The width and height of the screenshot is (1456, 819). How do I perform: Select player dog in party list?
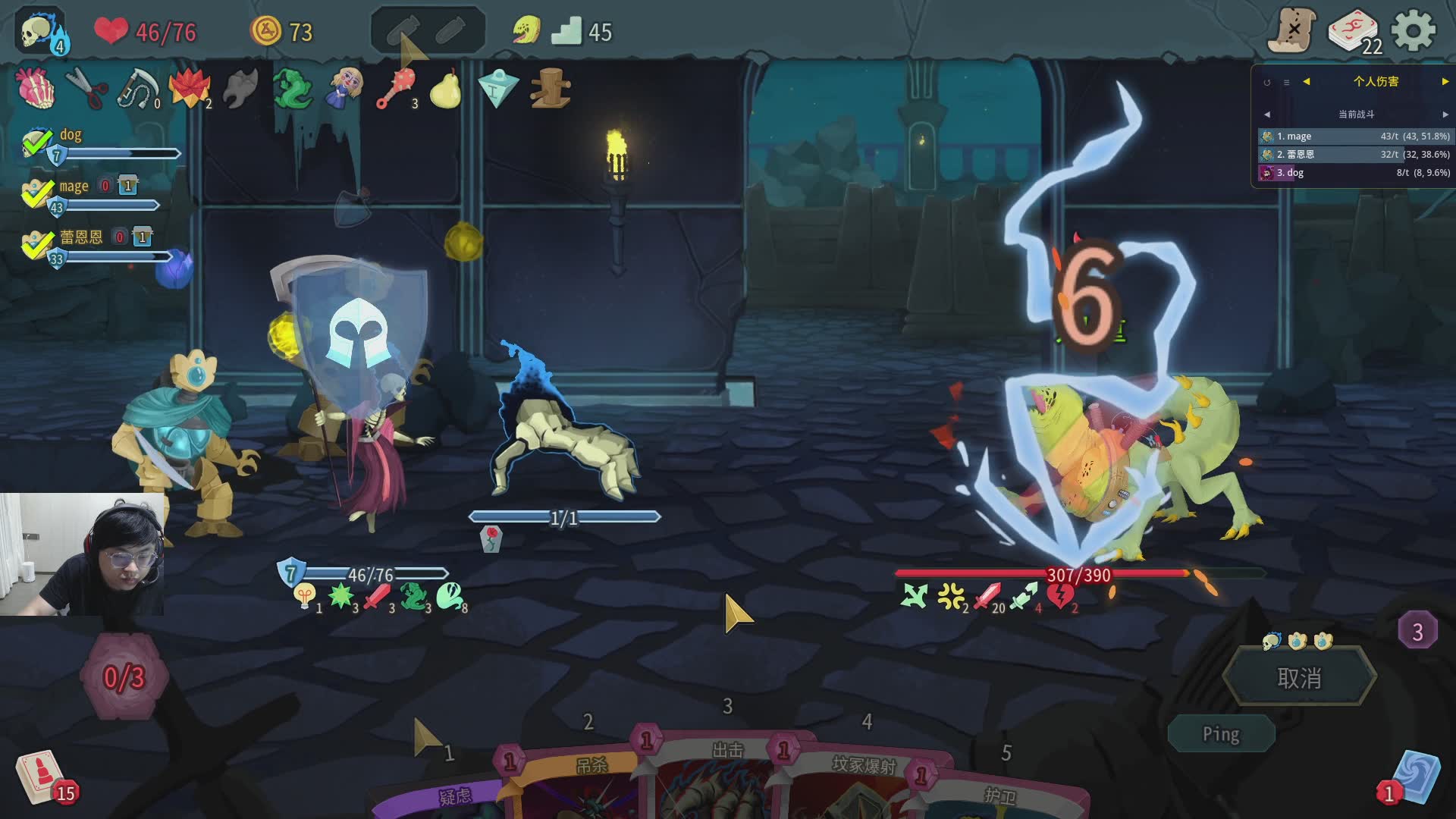click(x=71, y=135)
